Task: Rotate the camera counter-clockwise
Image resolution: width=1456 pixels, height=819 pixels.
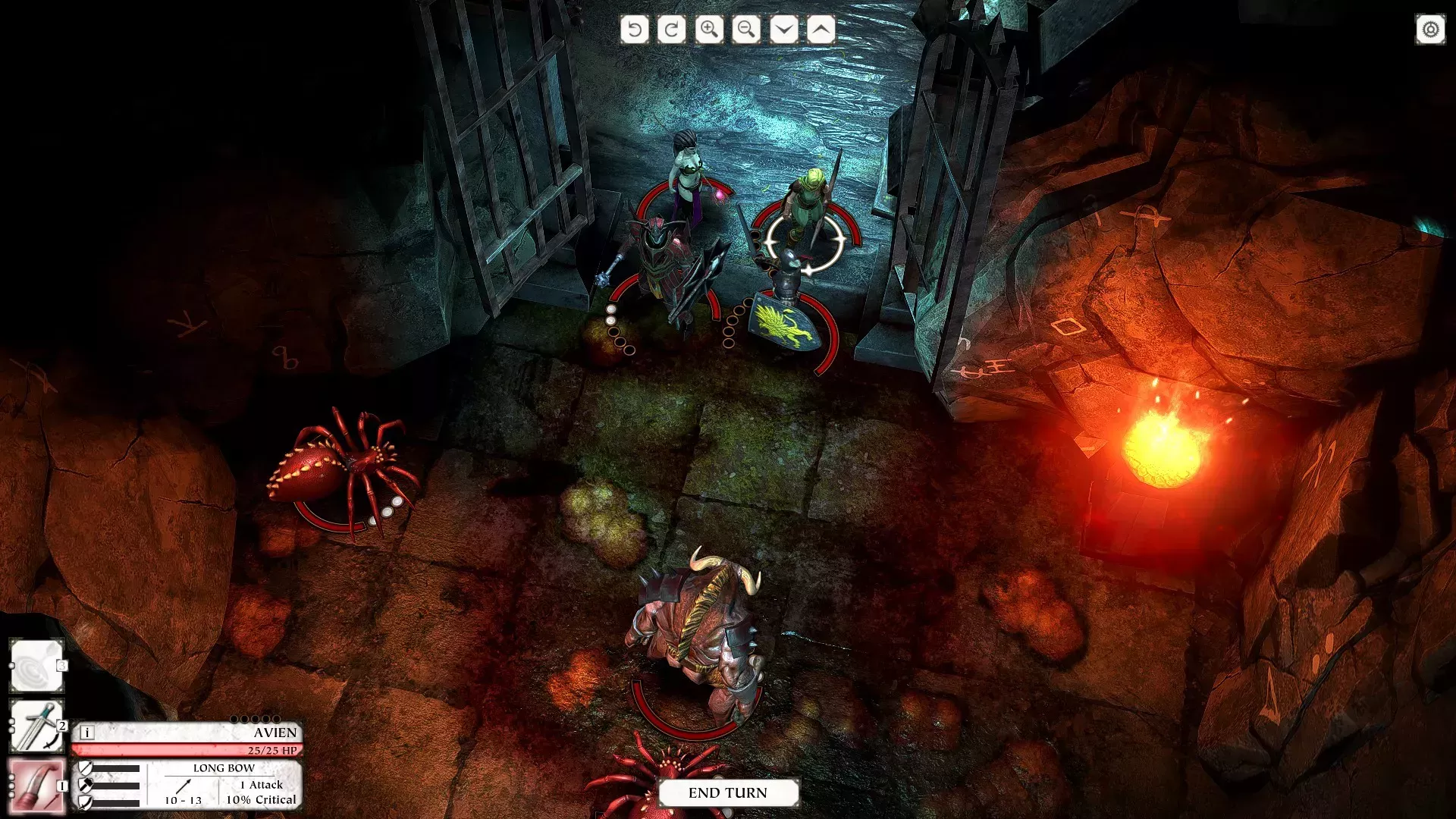Action: coord(635,30)
